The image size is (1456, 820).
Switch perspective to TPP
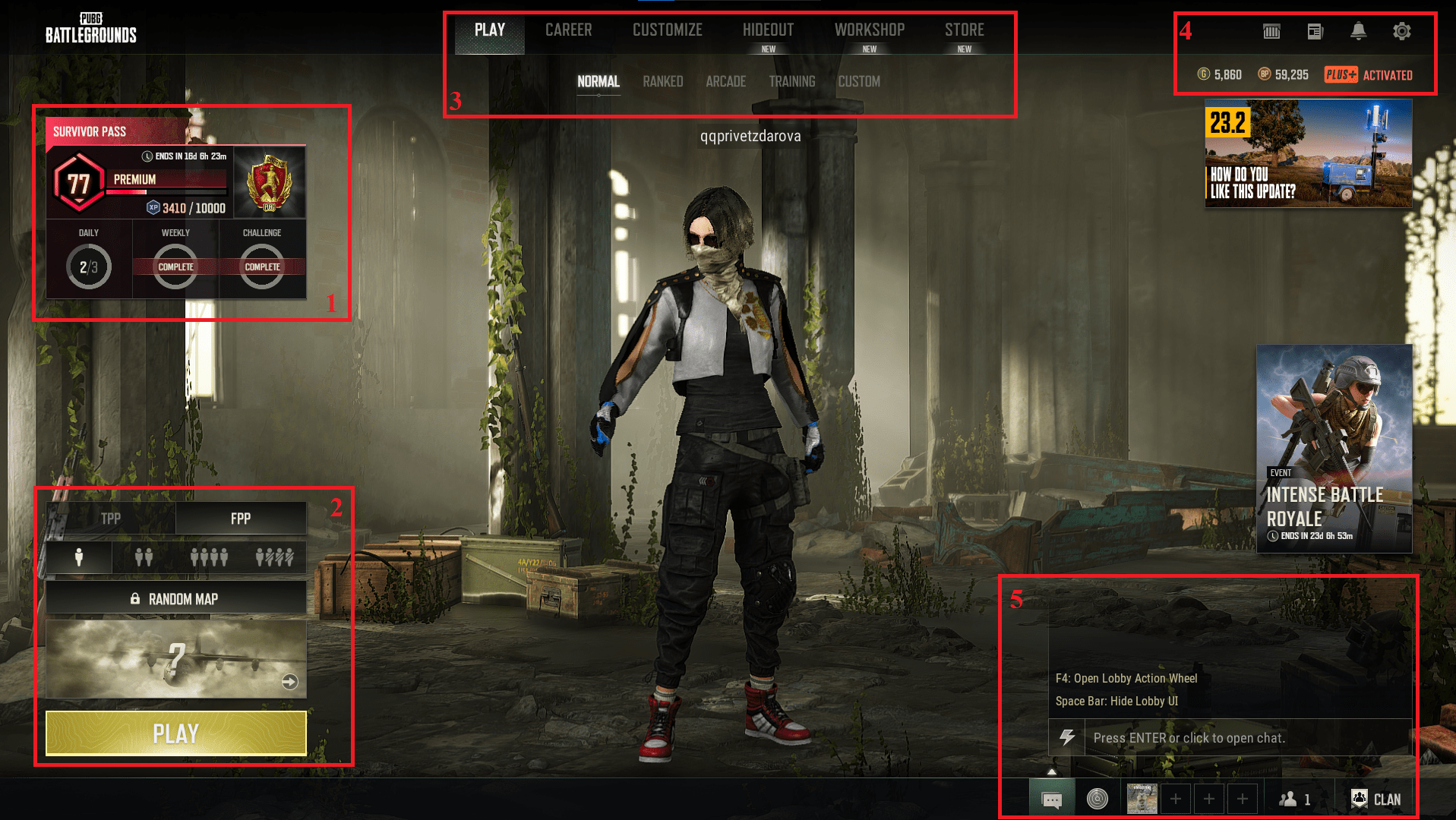111,519
